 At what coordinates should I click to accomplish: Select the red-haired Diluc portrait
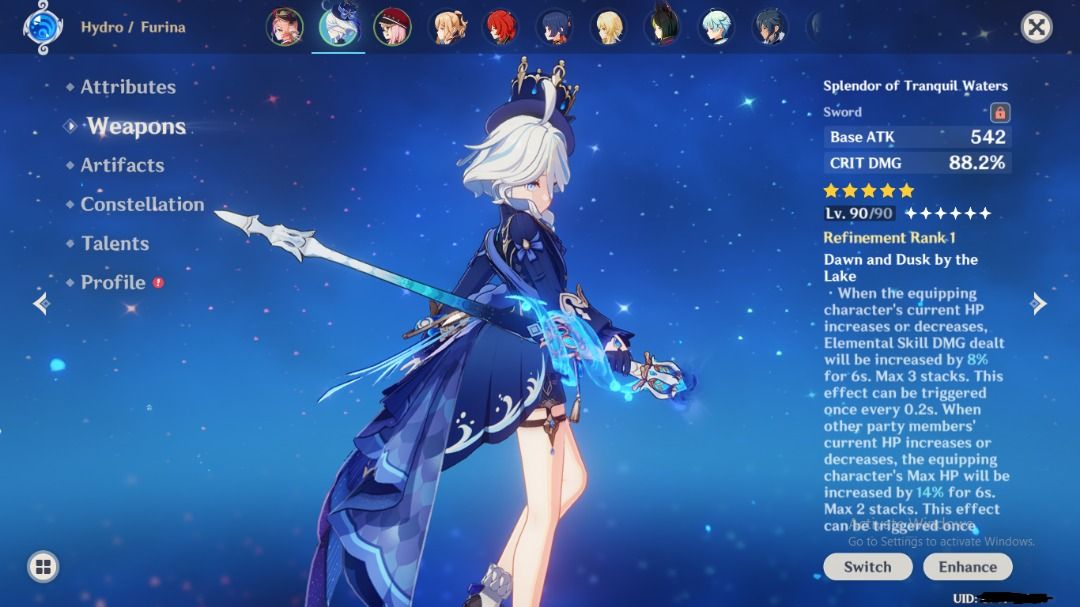coord(500,27)
